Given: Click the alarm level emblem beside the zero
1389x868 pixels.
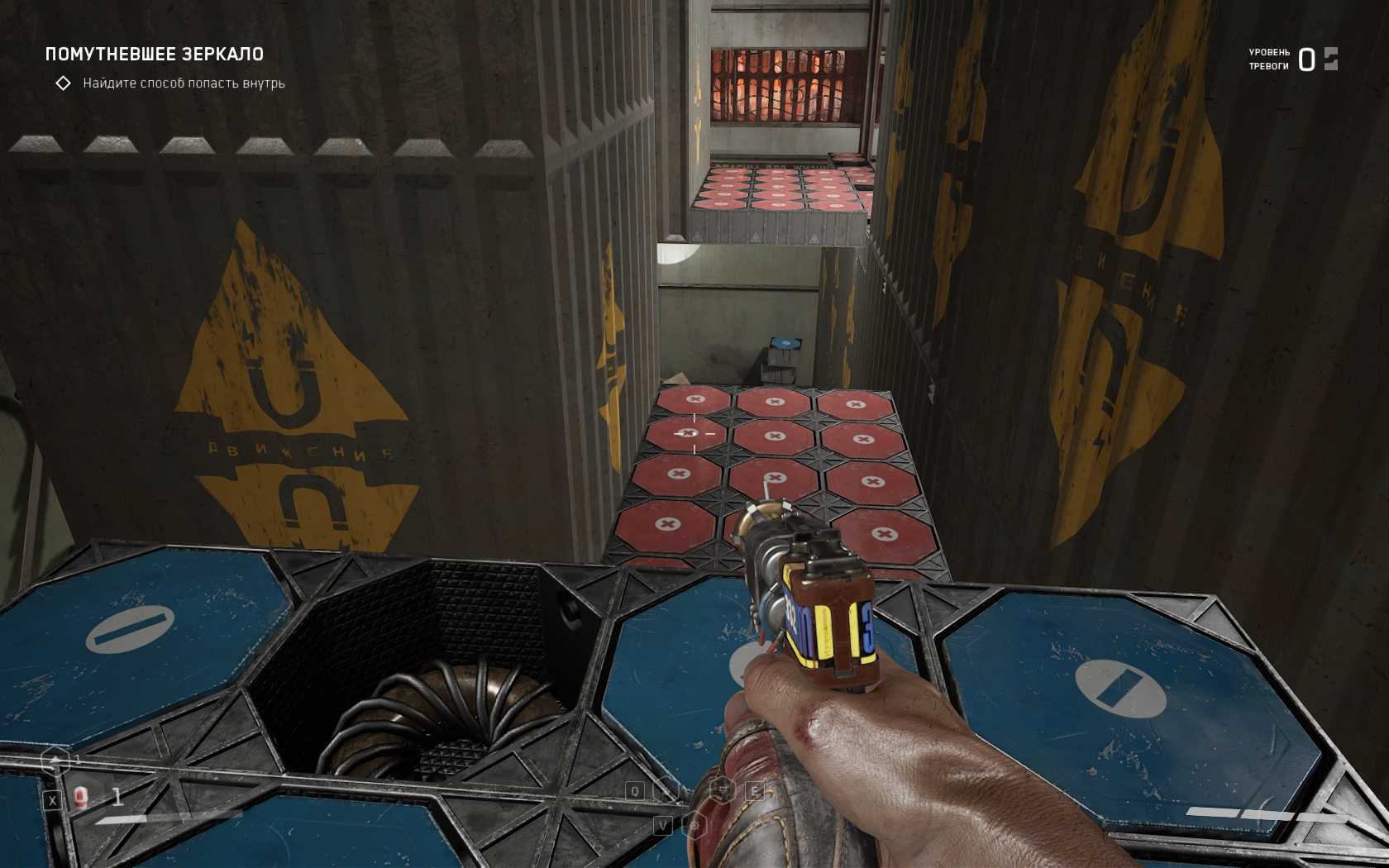Looking at the screenshot, I should (x=1330, y=59).
